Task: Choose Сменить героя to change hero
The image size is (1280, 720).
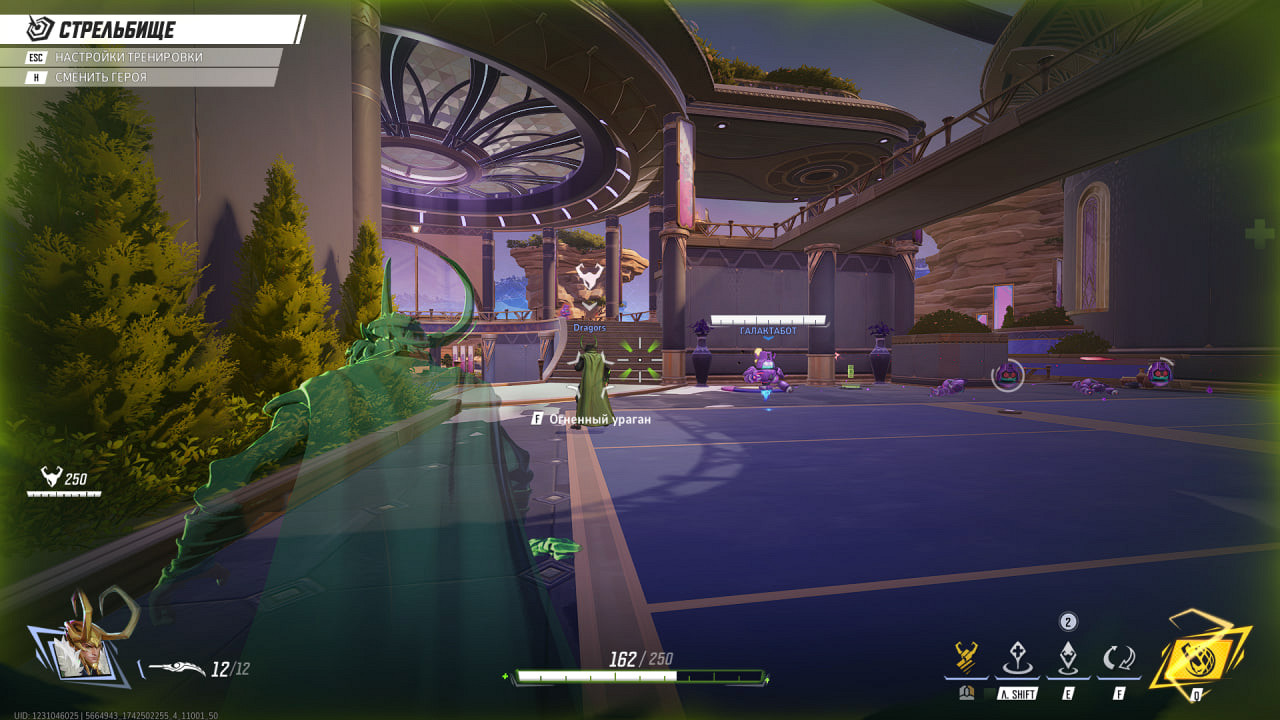Action: tap(100, 77)
